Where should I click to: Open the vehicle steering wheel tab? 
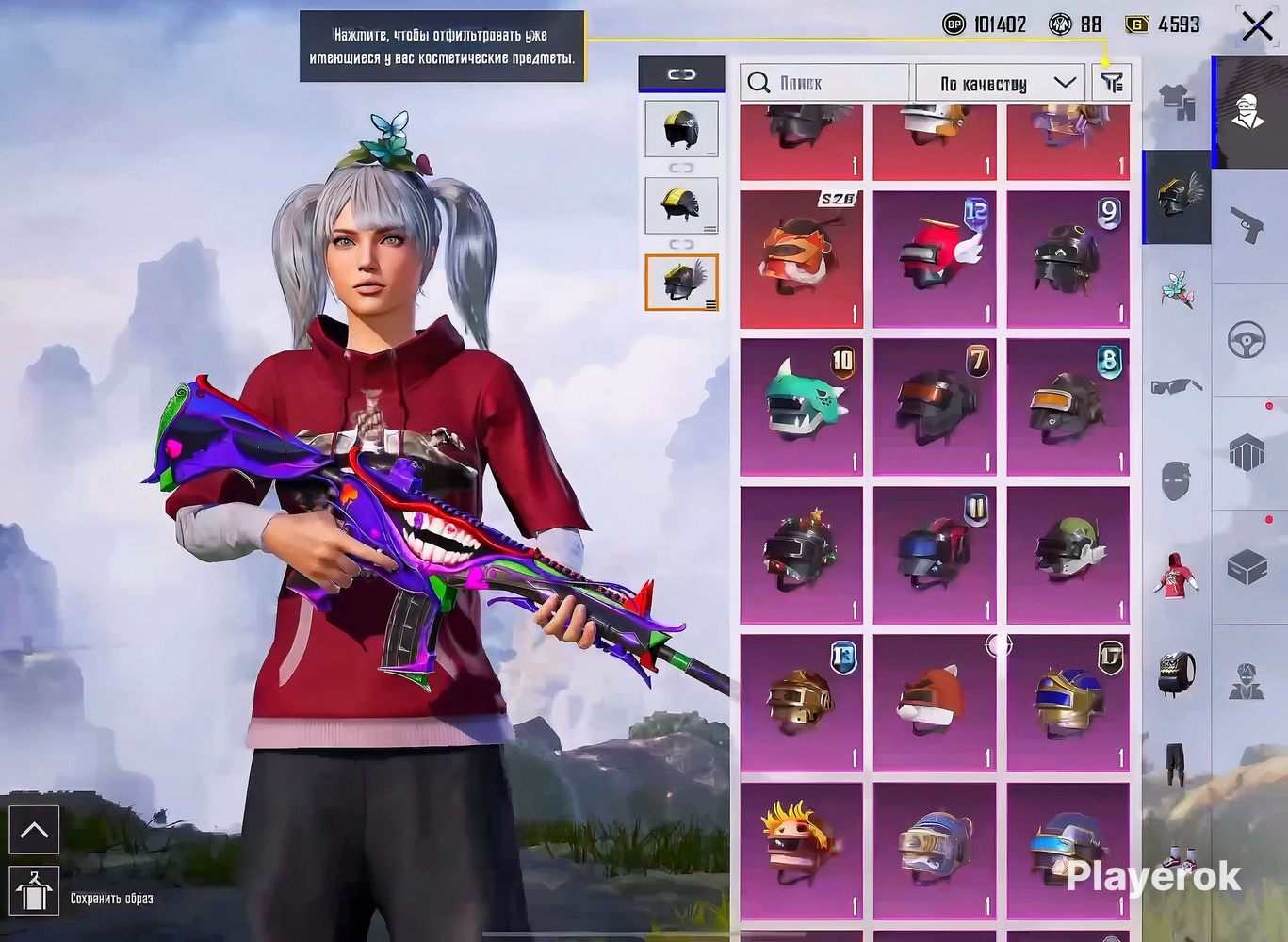[x=1247, y=339]
